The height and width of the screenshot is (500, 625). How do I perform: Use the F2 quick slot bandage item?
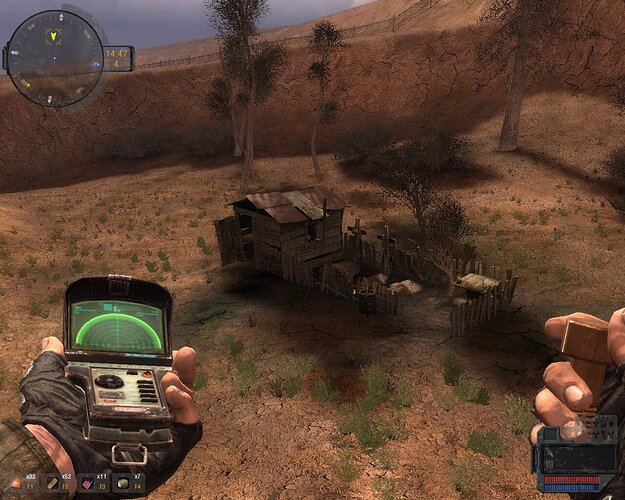coord(54,484)
